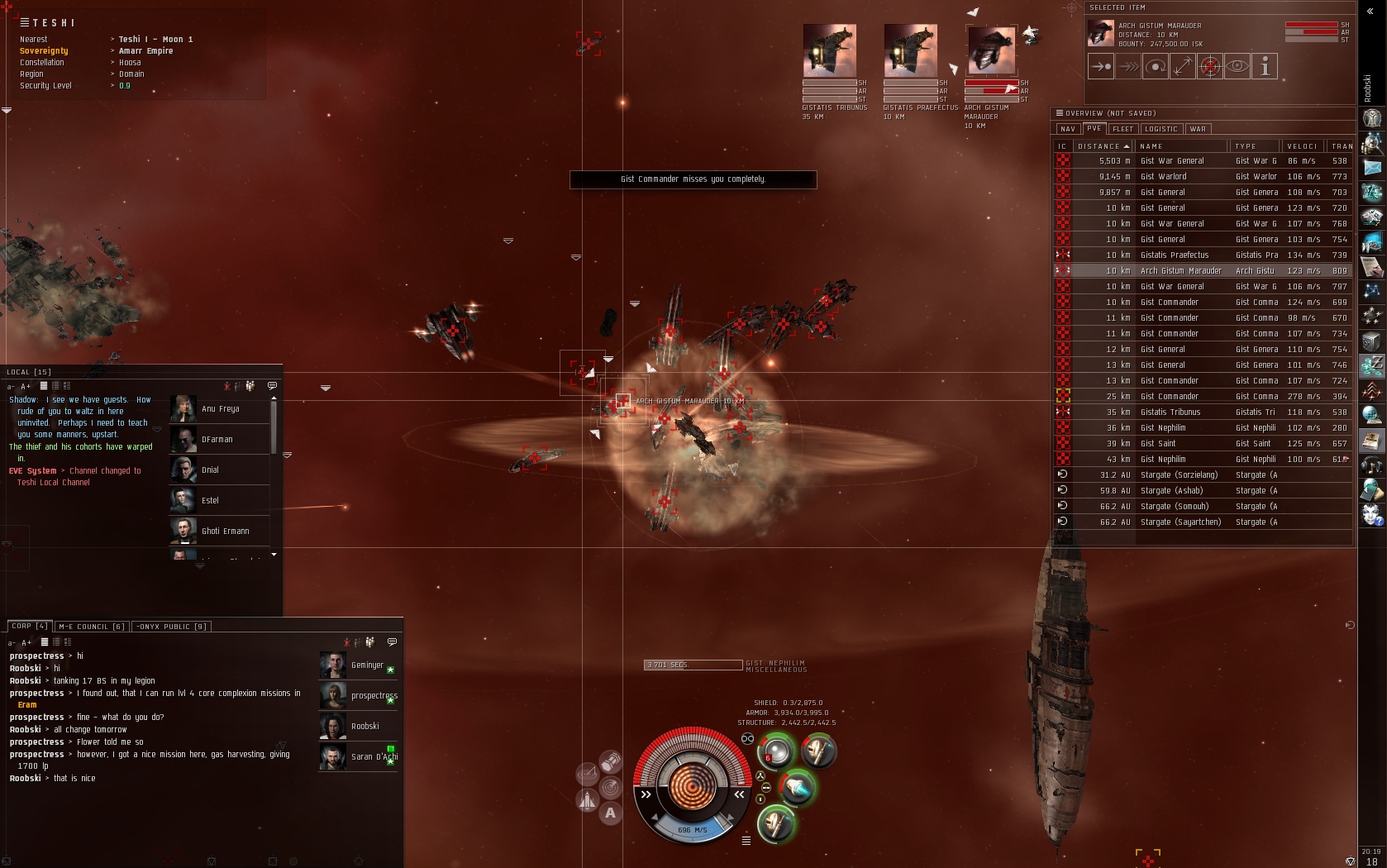Choose Gist Saint row in overview

click(x=1157, y=444)
